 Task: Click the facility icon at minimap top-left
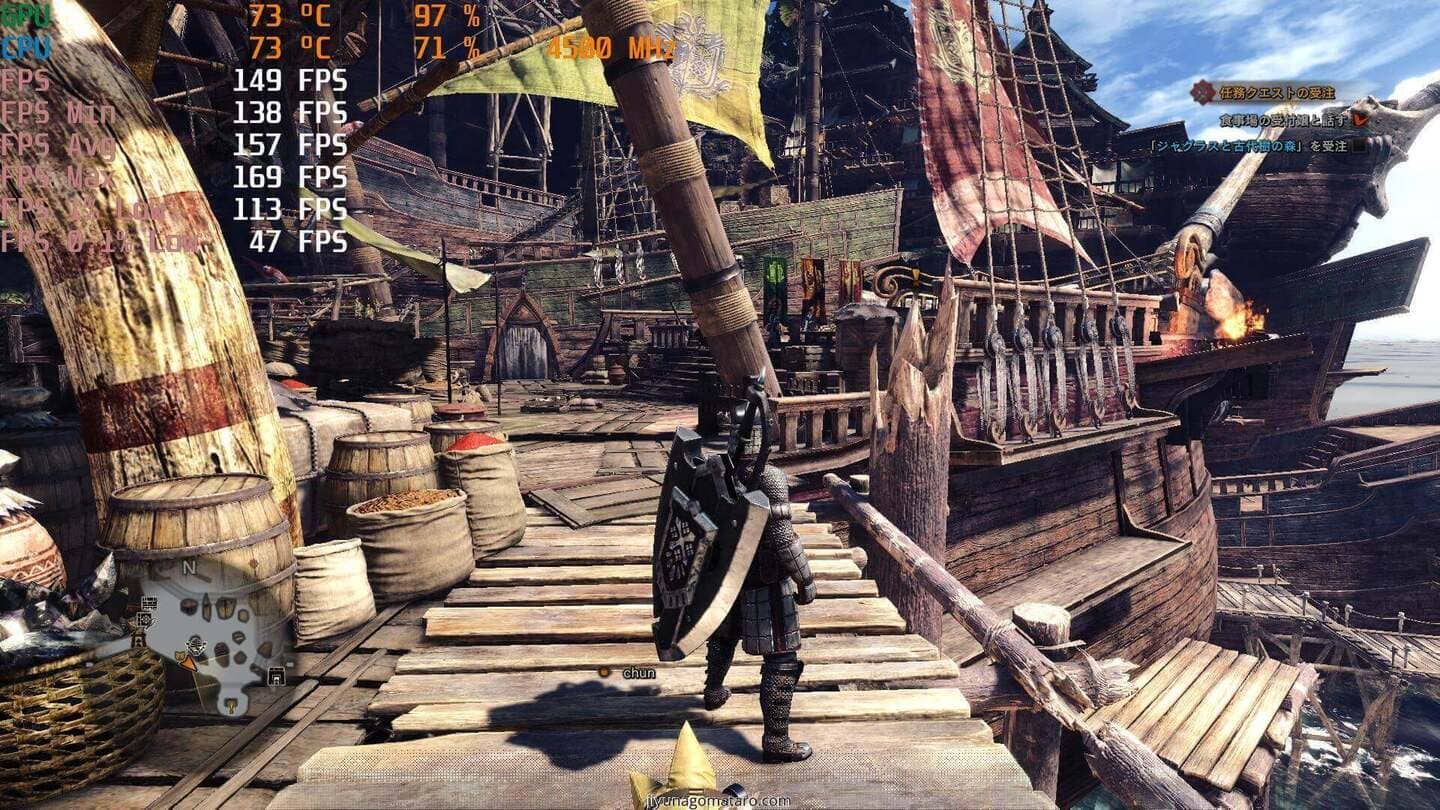145,619
